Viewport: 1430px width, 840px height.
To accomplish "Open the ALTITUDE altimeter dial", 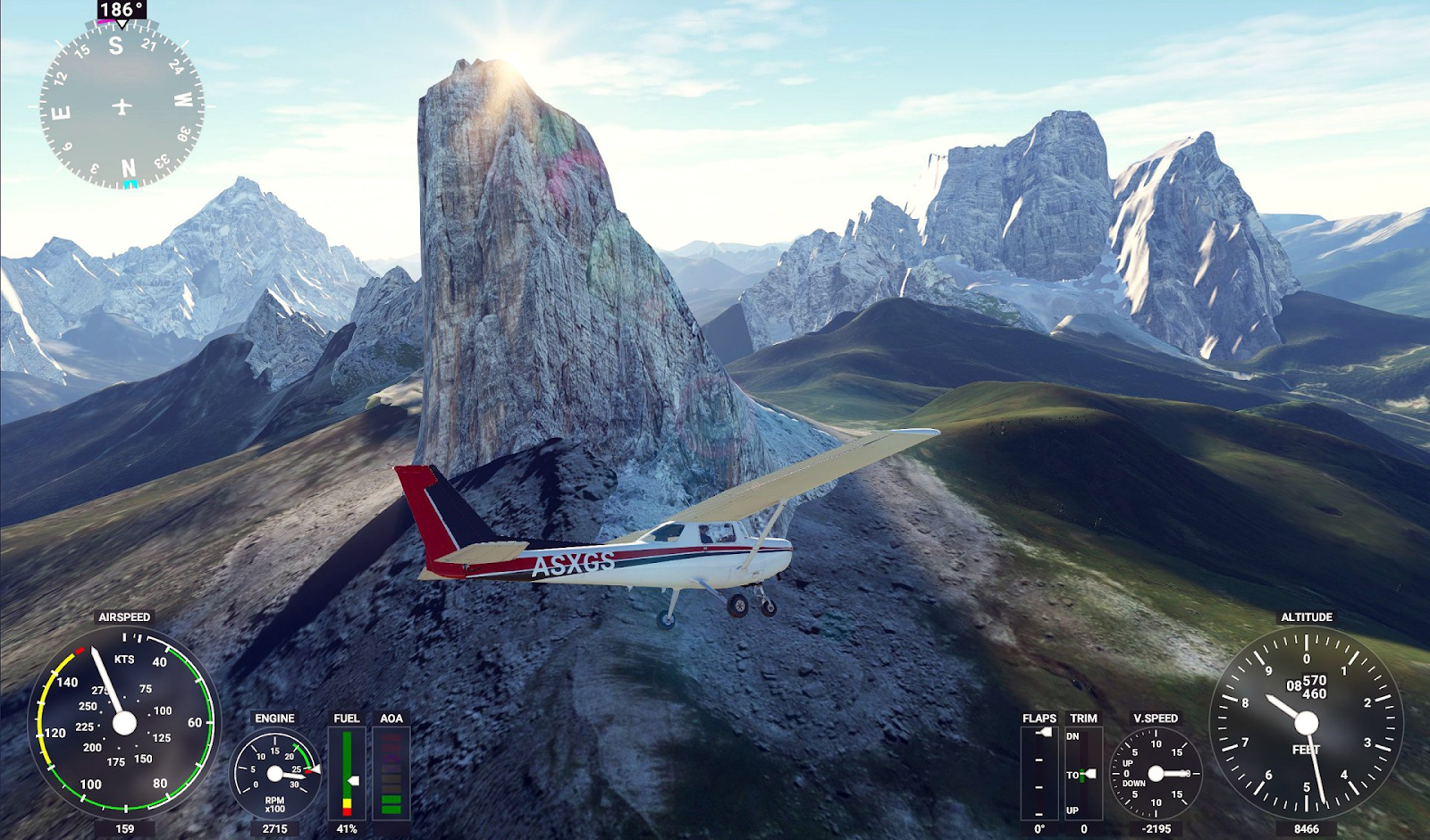I will point(1306,722).
